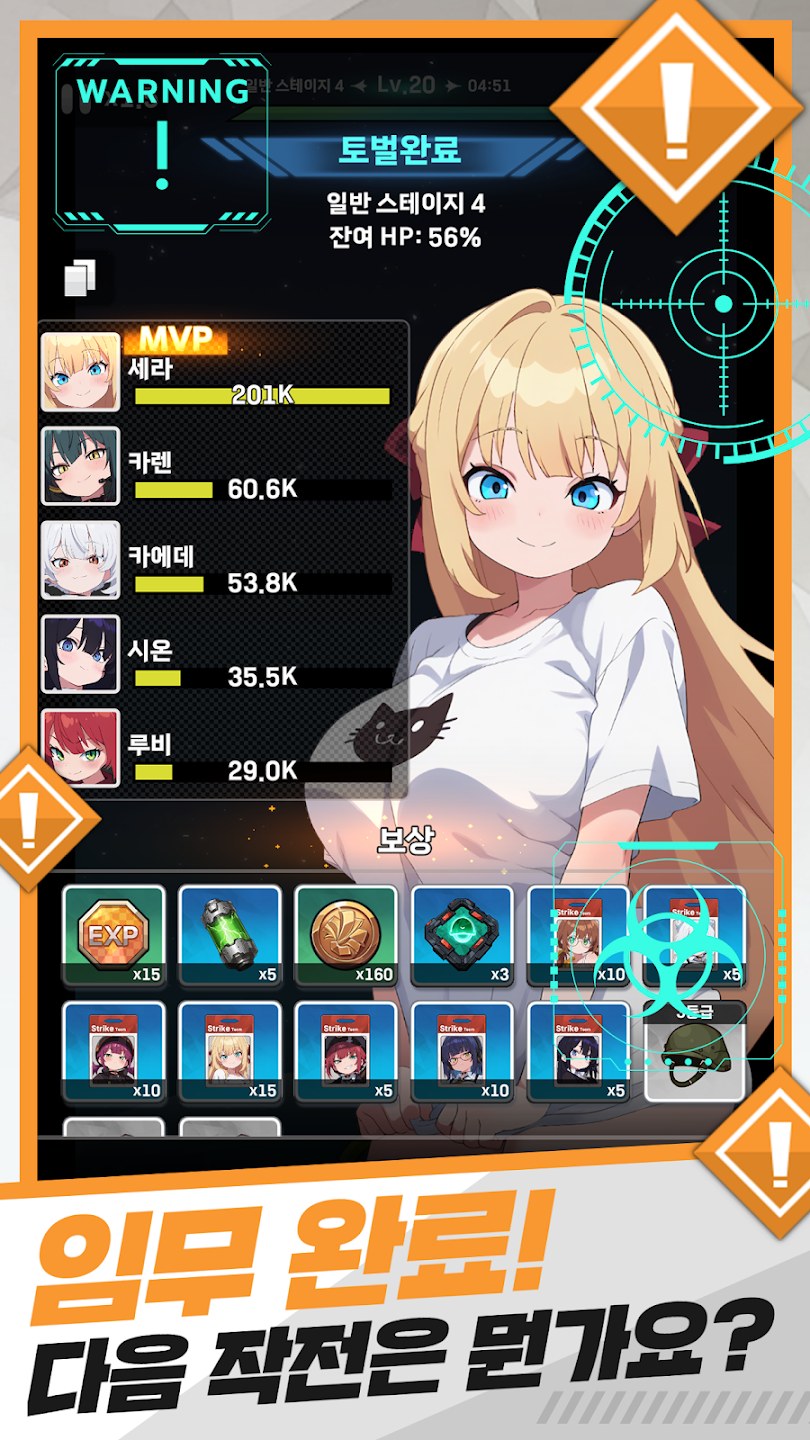Inspect the blonde Strike Team card x15
Screen dimensions: 810x1440
pyautogui.click(x=229, y=1052)
